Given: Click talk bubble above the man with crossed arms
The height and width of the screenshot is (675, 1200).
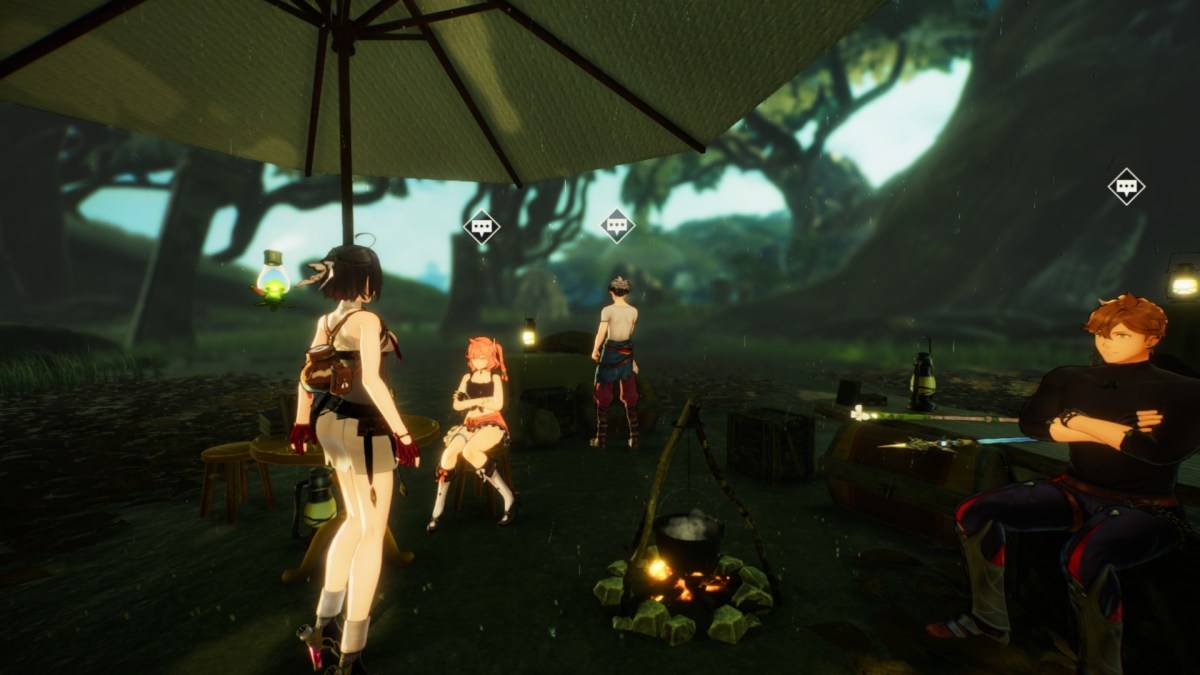Looking at the screenshot, I should 1126,186.
